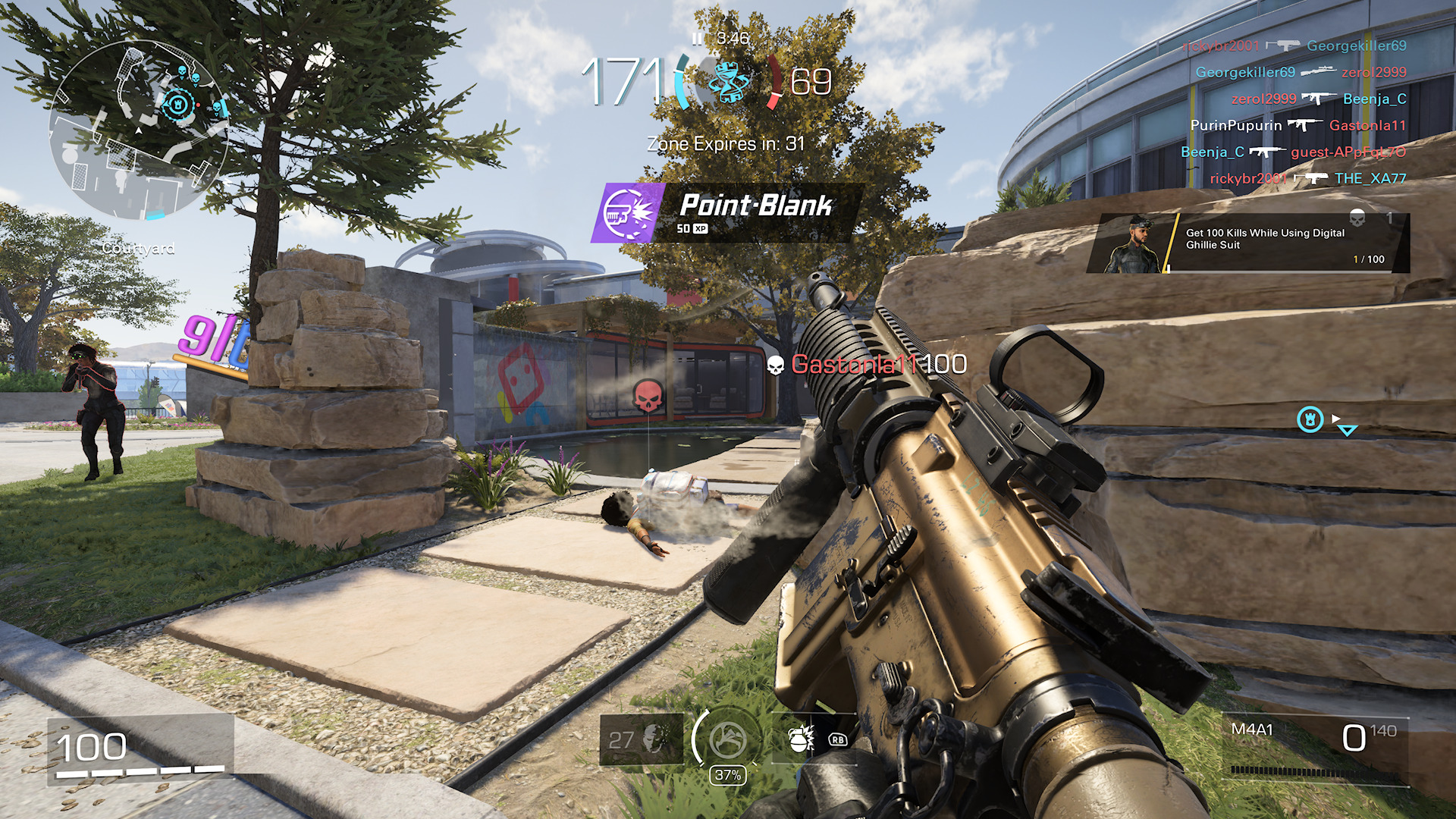Screen dimensions: 1456x819
Task: Click the THE_XA77 kill feed entry
Action: (1370, 178)
